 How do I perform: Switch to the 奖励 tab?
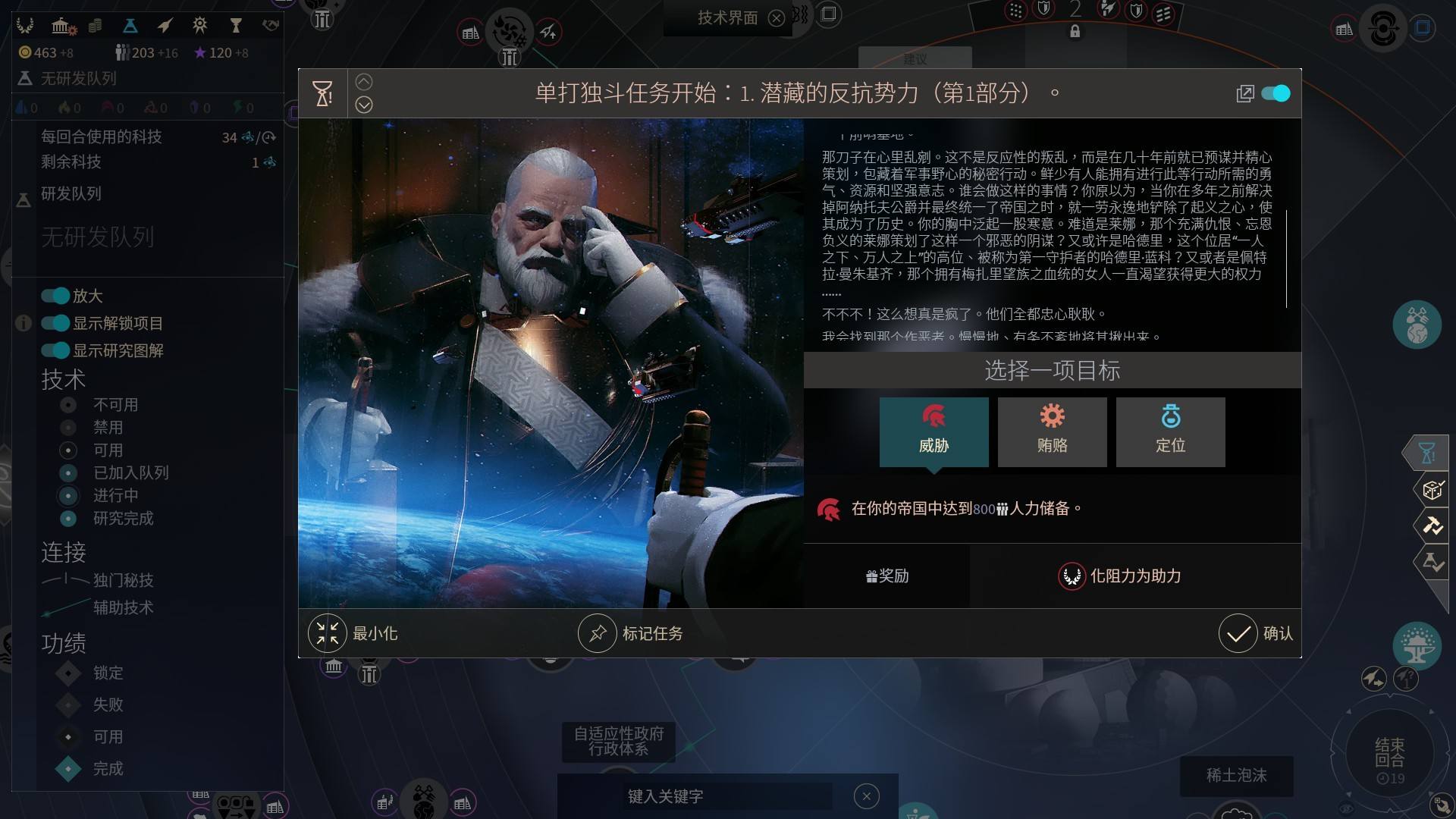click(886, 576)
